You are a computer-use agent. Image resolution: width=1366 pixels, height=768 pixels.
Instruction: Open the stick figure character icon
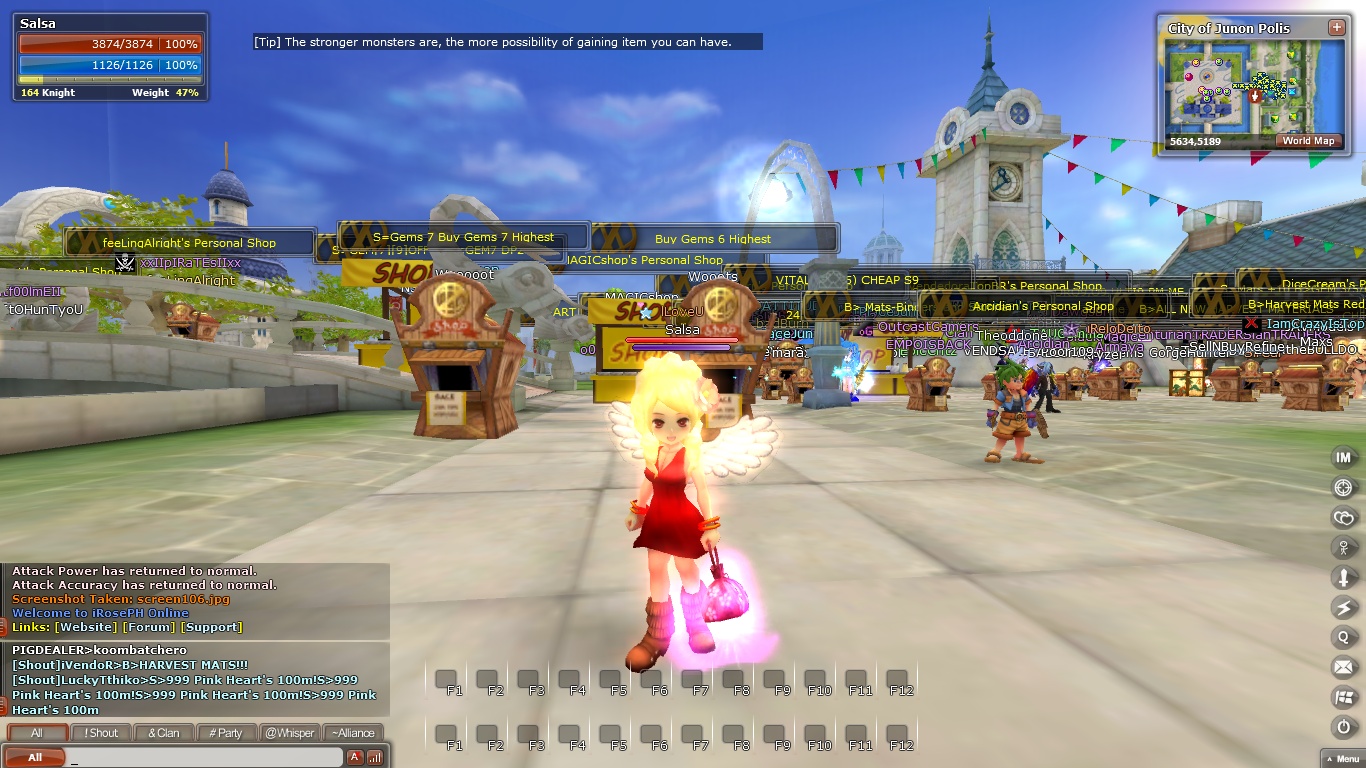point(1343,547)
